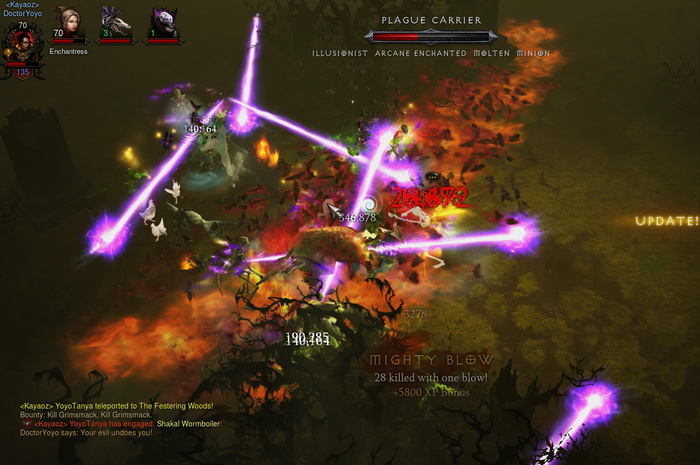Select the Enchantress follower portrait

(x=68, y=23)
